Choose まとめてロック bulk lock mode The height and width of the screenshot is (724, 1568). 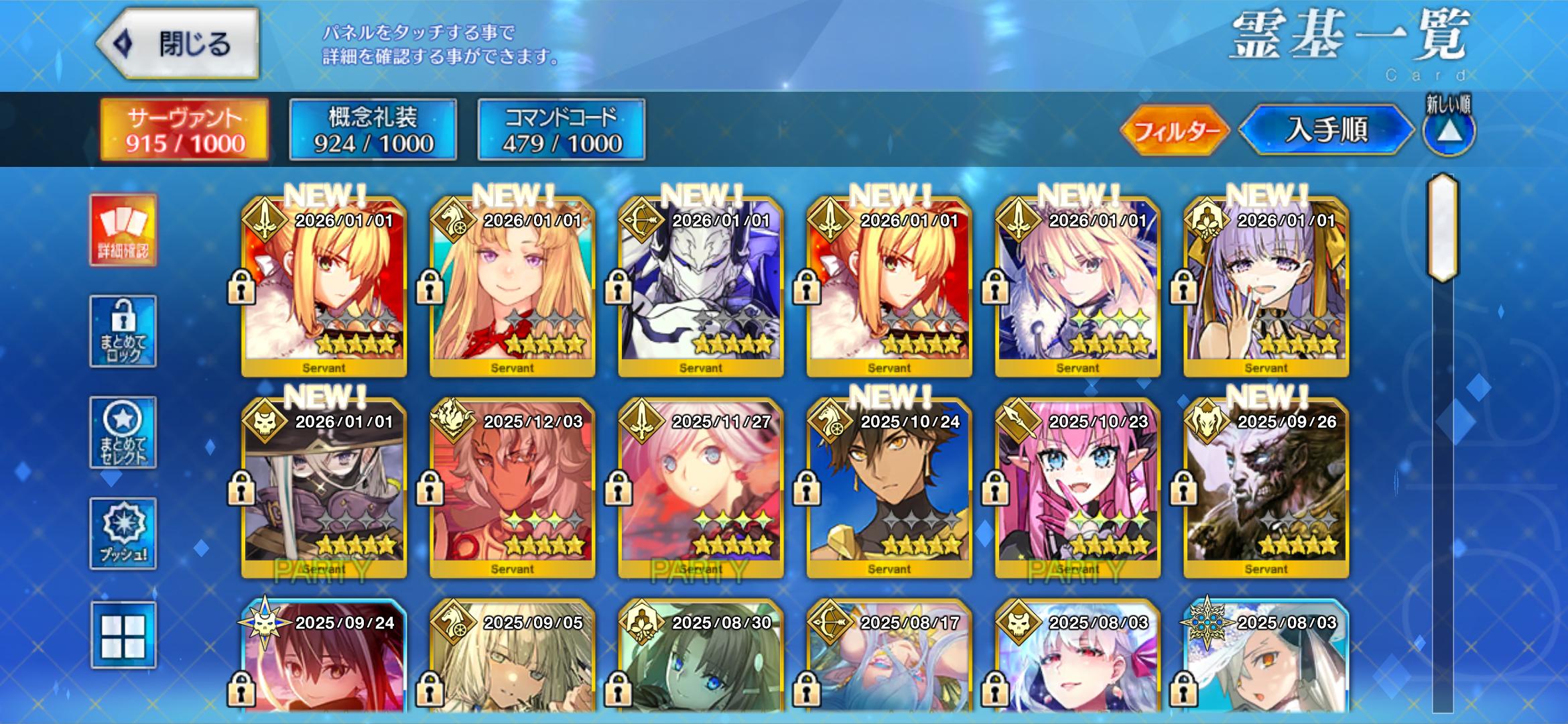click(123, 331)
